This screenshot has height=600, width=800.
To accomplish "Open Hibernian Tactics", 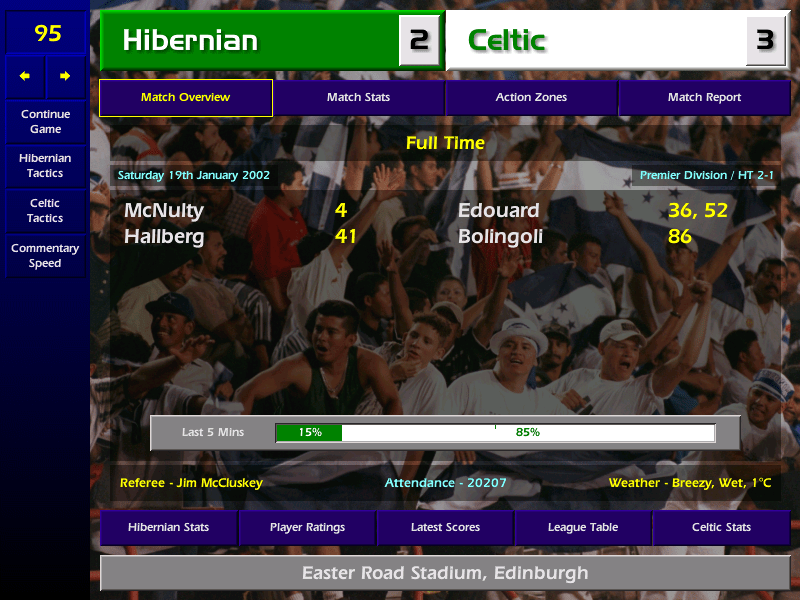I will pos(45,165).
